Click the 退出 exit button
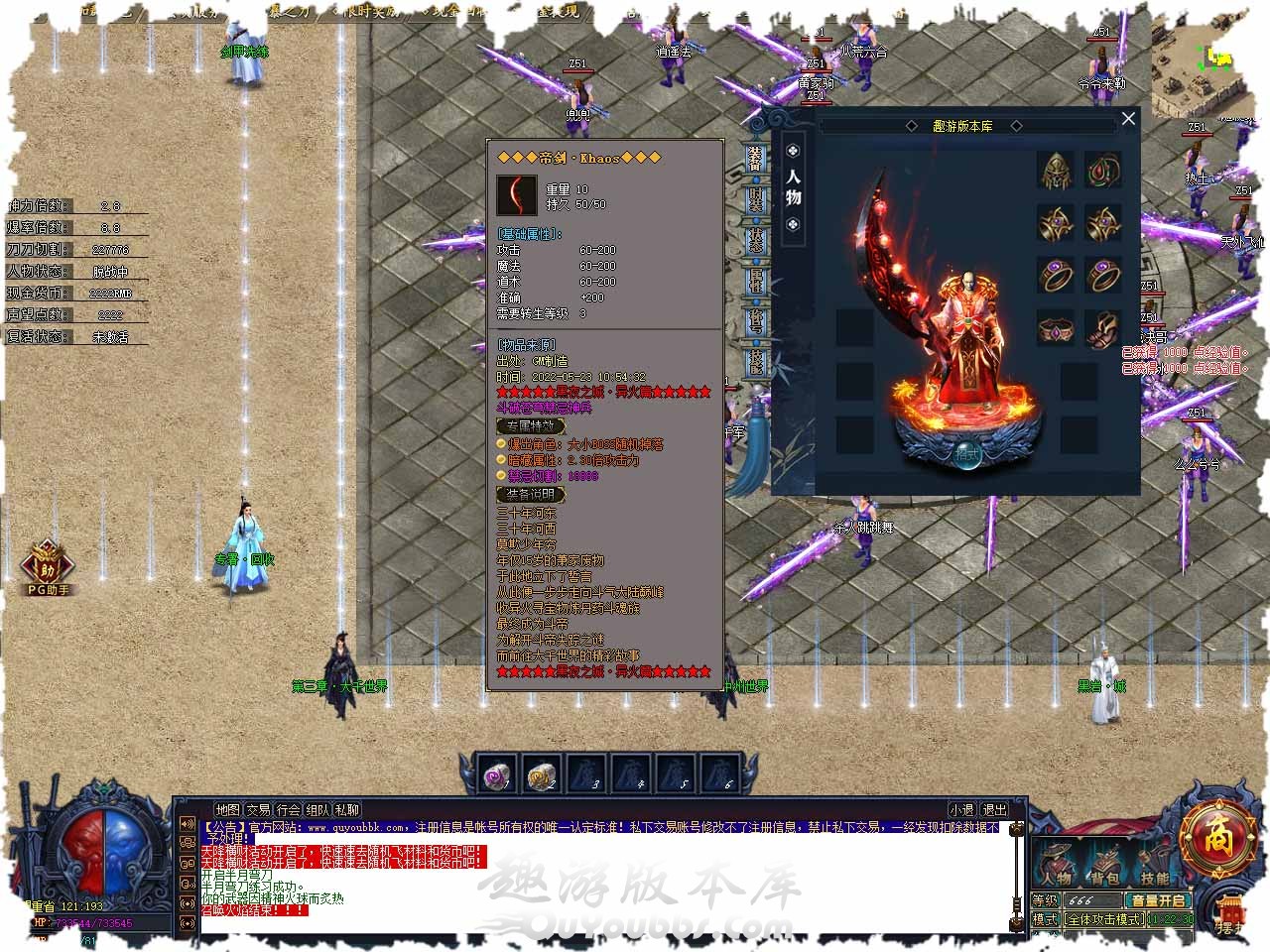The height and width of the screenshot is (952, 1270). [994, 810]
